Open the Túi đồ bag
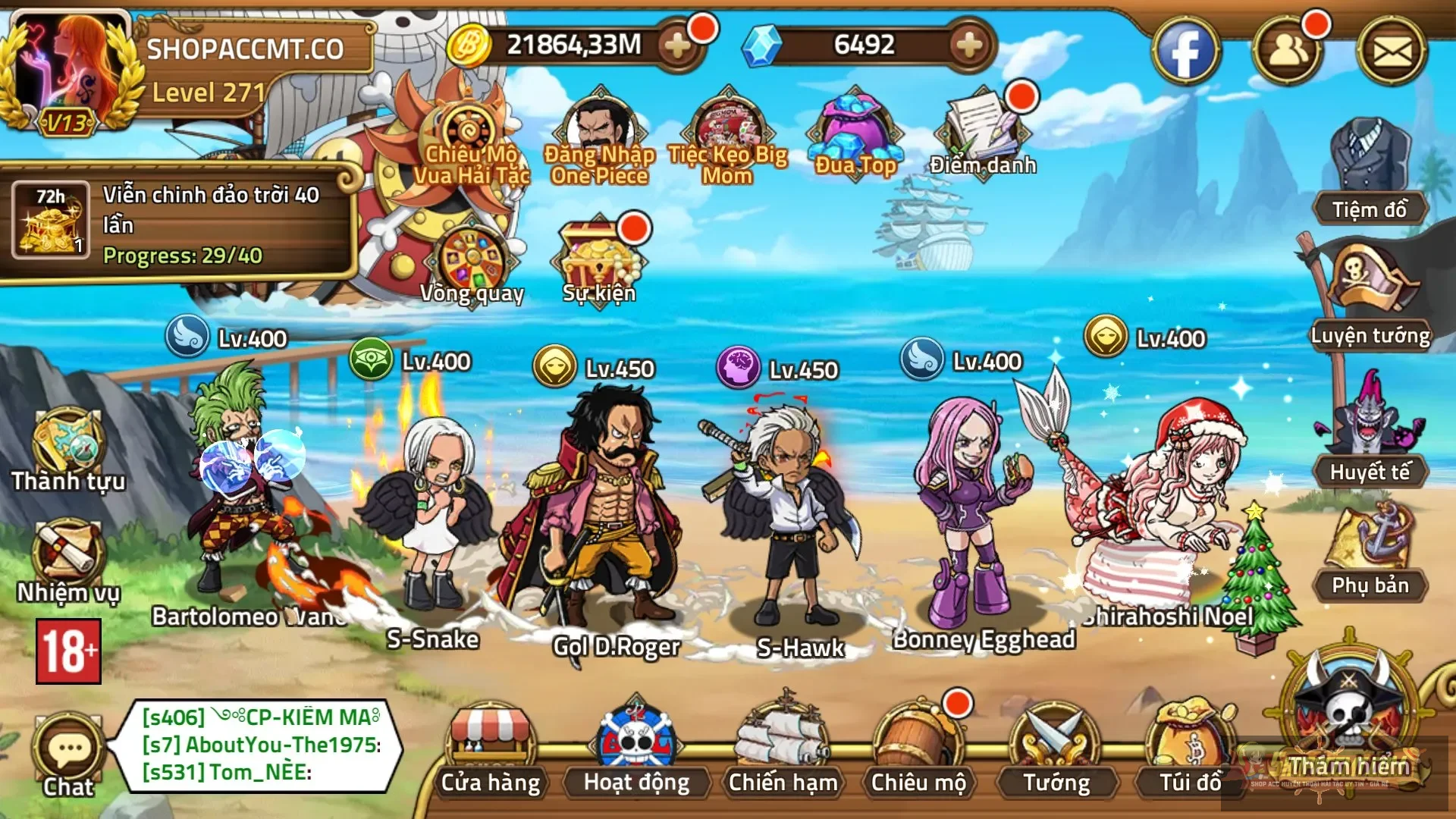The height and width of the screenshot is (819, 1456). click(1190, 747)
